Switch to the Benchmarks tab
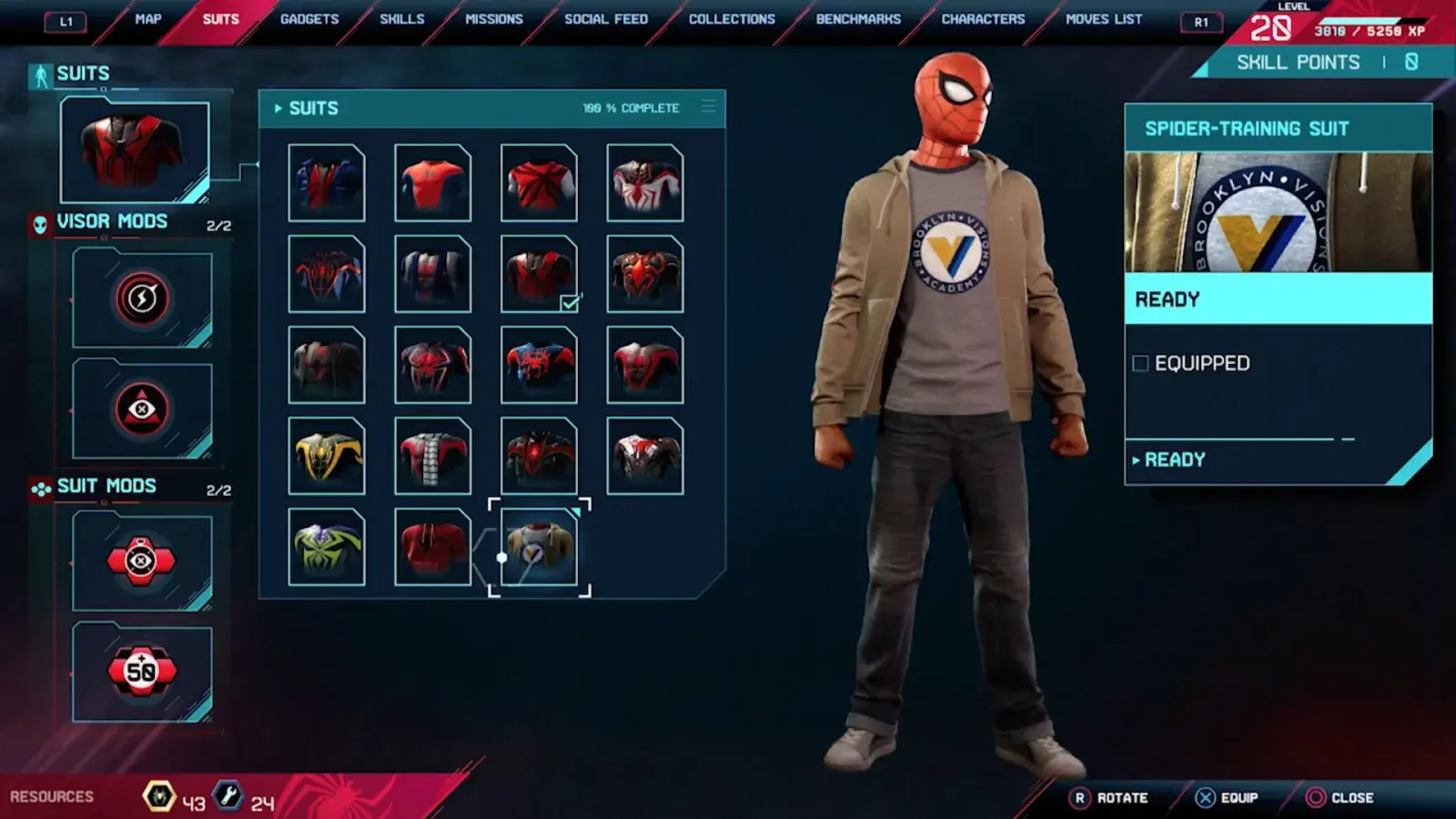This screenshot has width=1456, height=819. (x=858, y=19)
